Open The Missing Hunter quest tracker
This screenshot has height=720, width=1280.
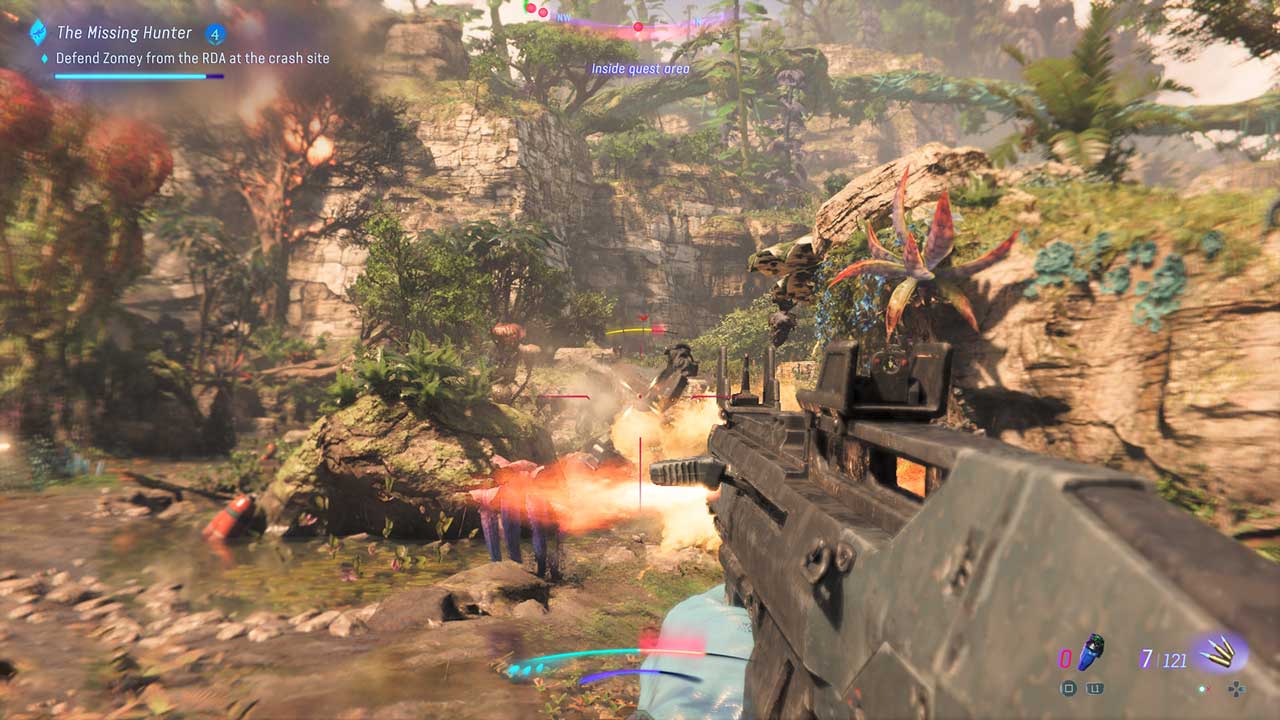pos(126,33)
